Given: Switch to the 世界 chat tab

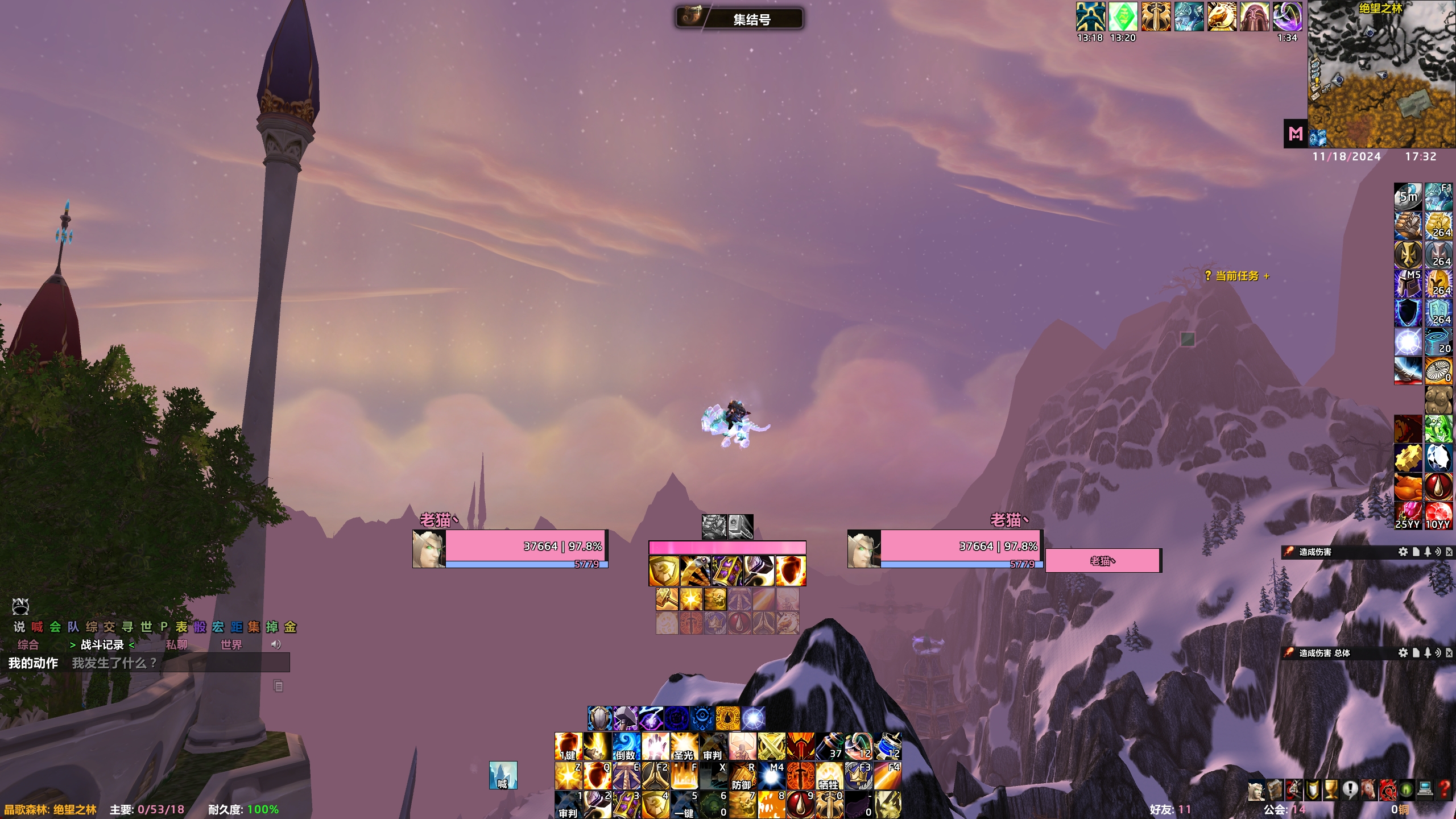Looking at the screenshot, I should click(231, 644).
